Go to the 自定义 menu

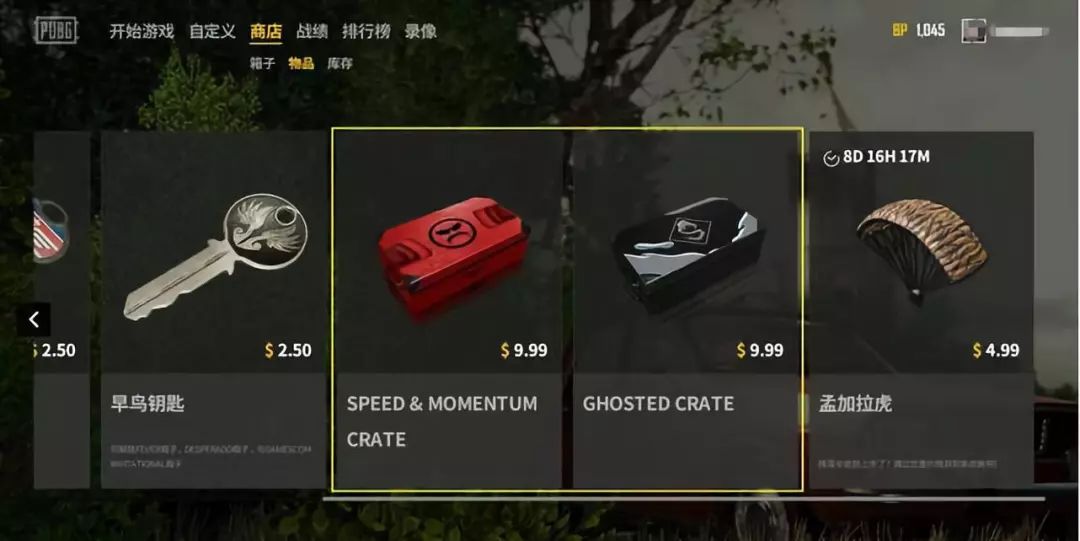coord(212,31)
